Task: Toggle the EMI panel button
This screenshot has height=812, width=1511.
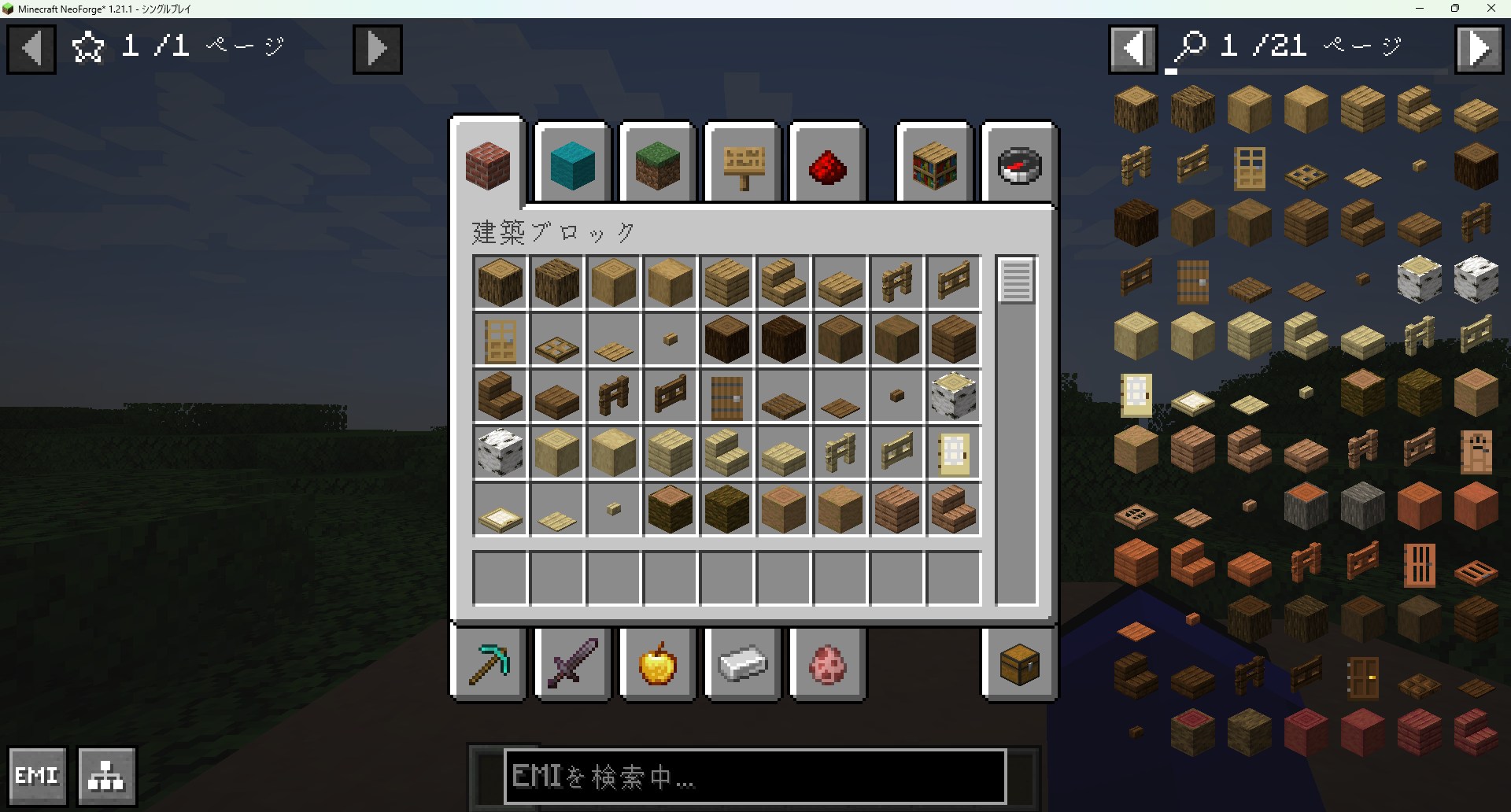Action: click(x=37, y=775)
